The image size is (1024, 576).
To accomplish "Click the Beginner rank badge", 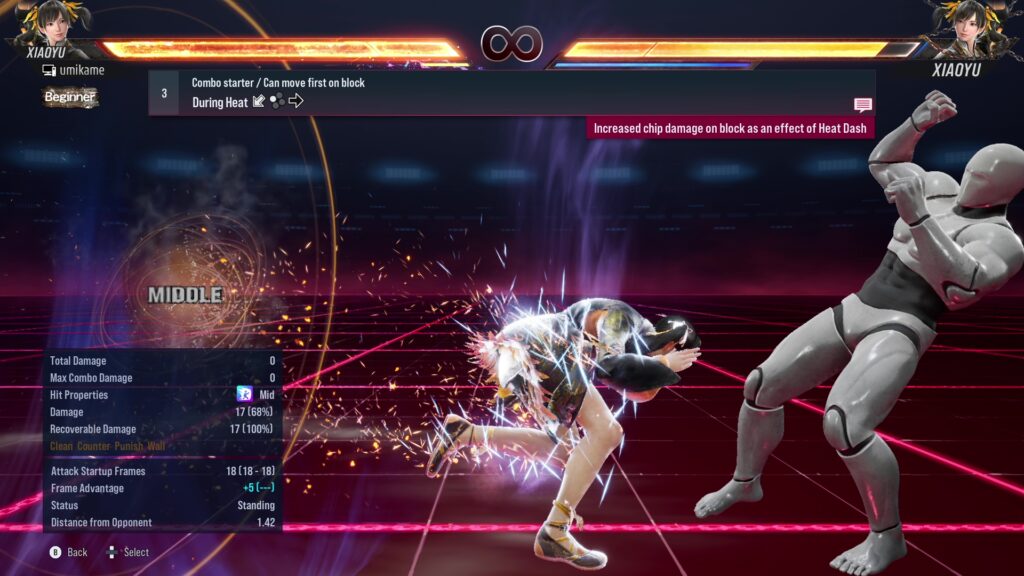I will click(70, 97).
